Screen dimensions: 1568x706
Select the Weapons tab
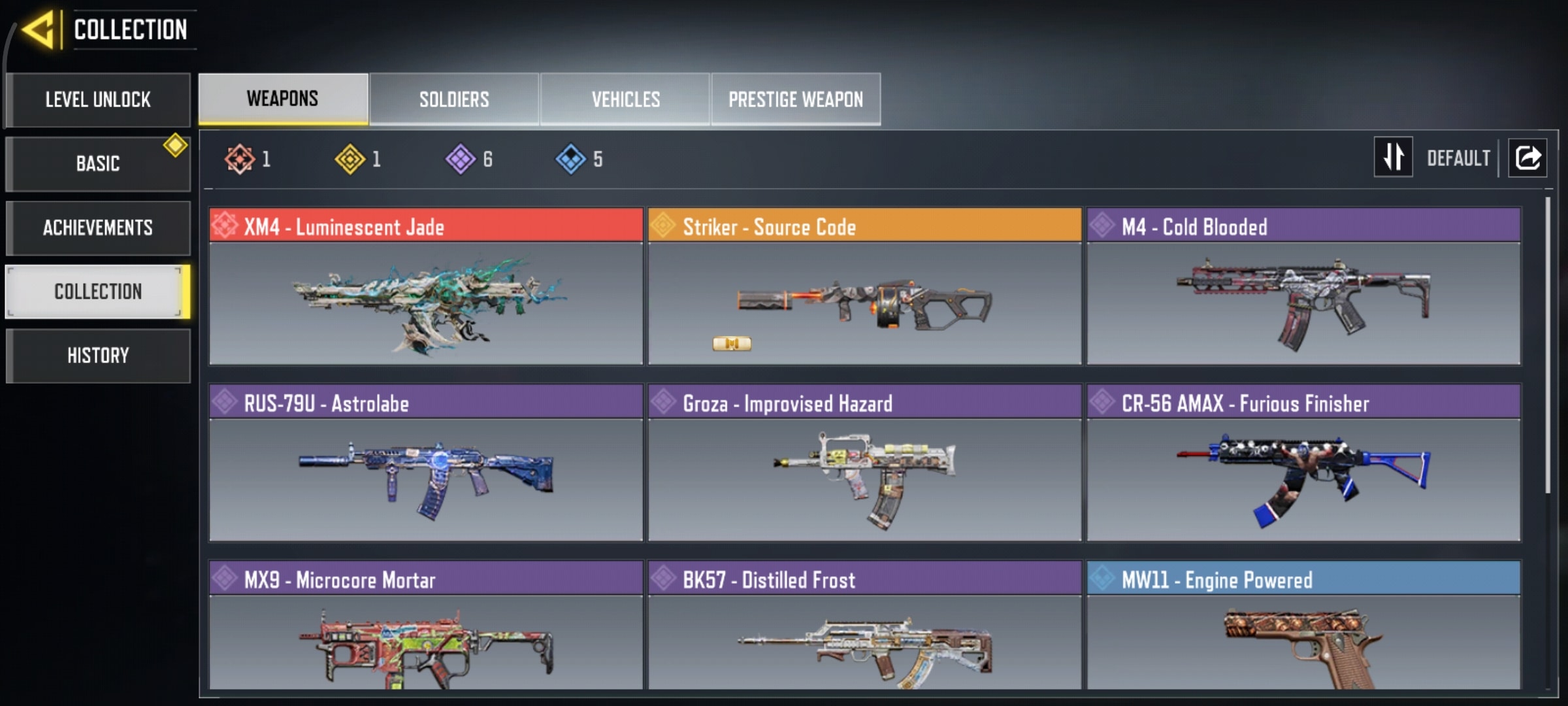[283, 99]
